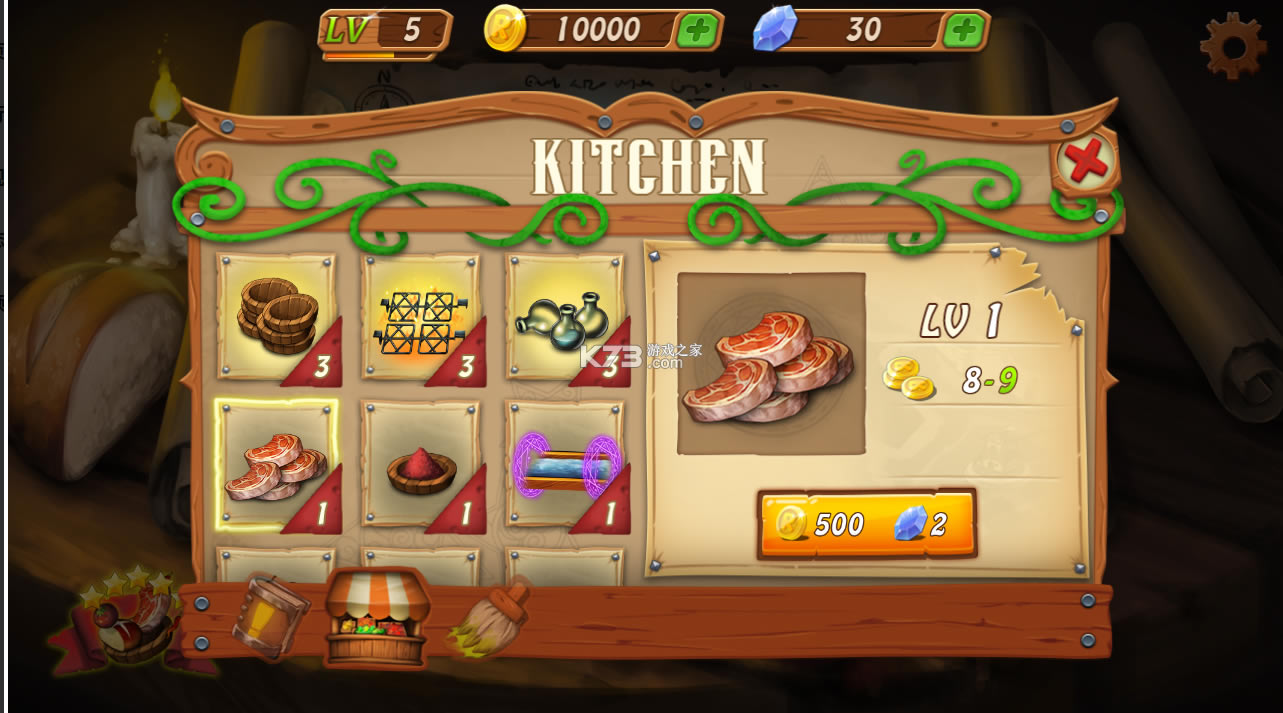Choose the magic purple portal item
The image size is (1283, 713).
pyautogui.click(x=565, y=465)
